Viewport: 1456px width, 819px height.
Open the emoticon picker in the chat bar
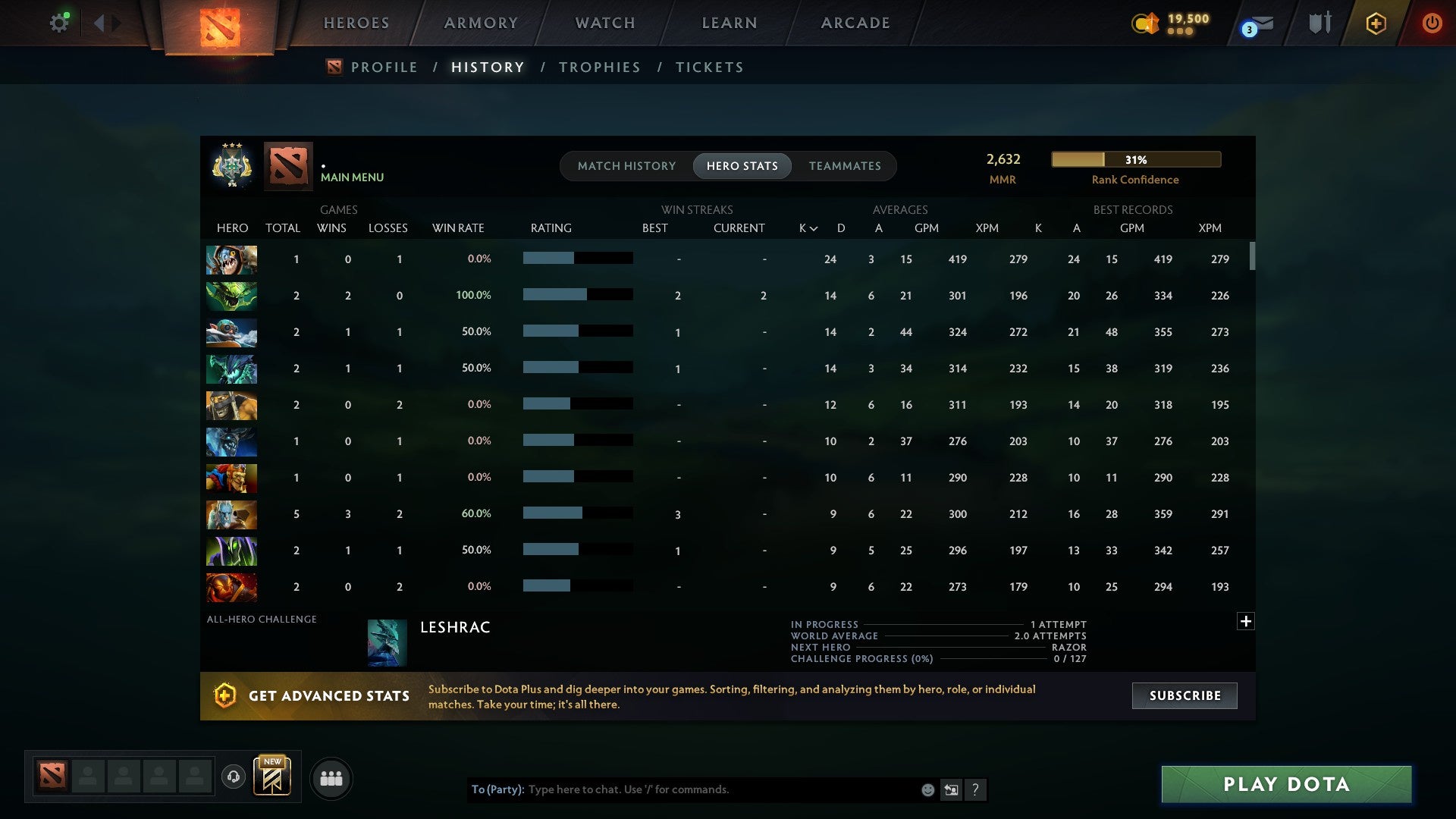coord(927,790)
